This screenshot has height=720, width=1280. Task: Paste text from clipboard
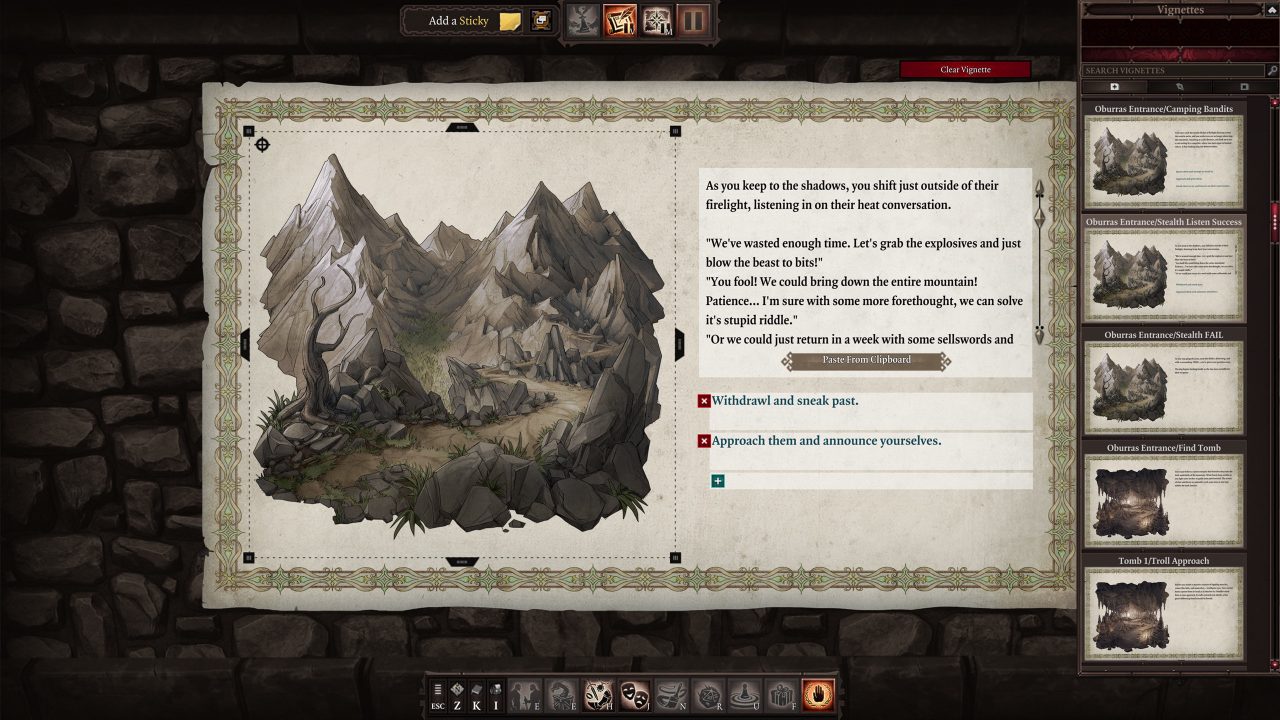coord(866,360)
